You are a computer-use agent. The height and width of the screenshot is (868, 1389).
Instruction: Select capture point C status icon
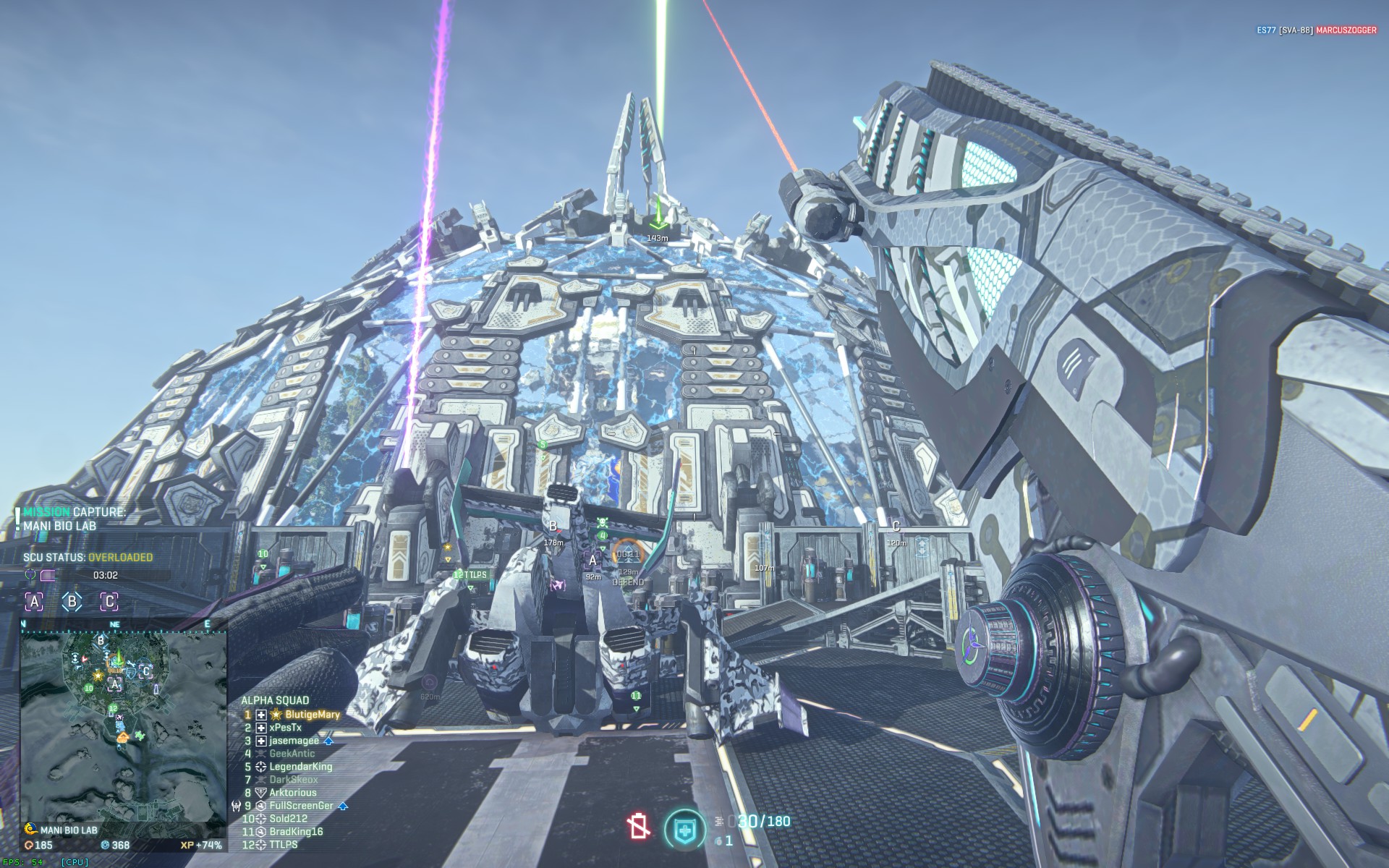109,601
